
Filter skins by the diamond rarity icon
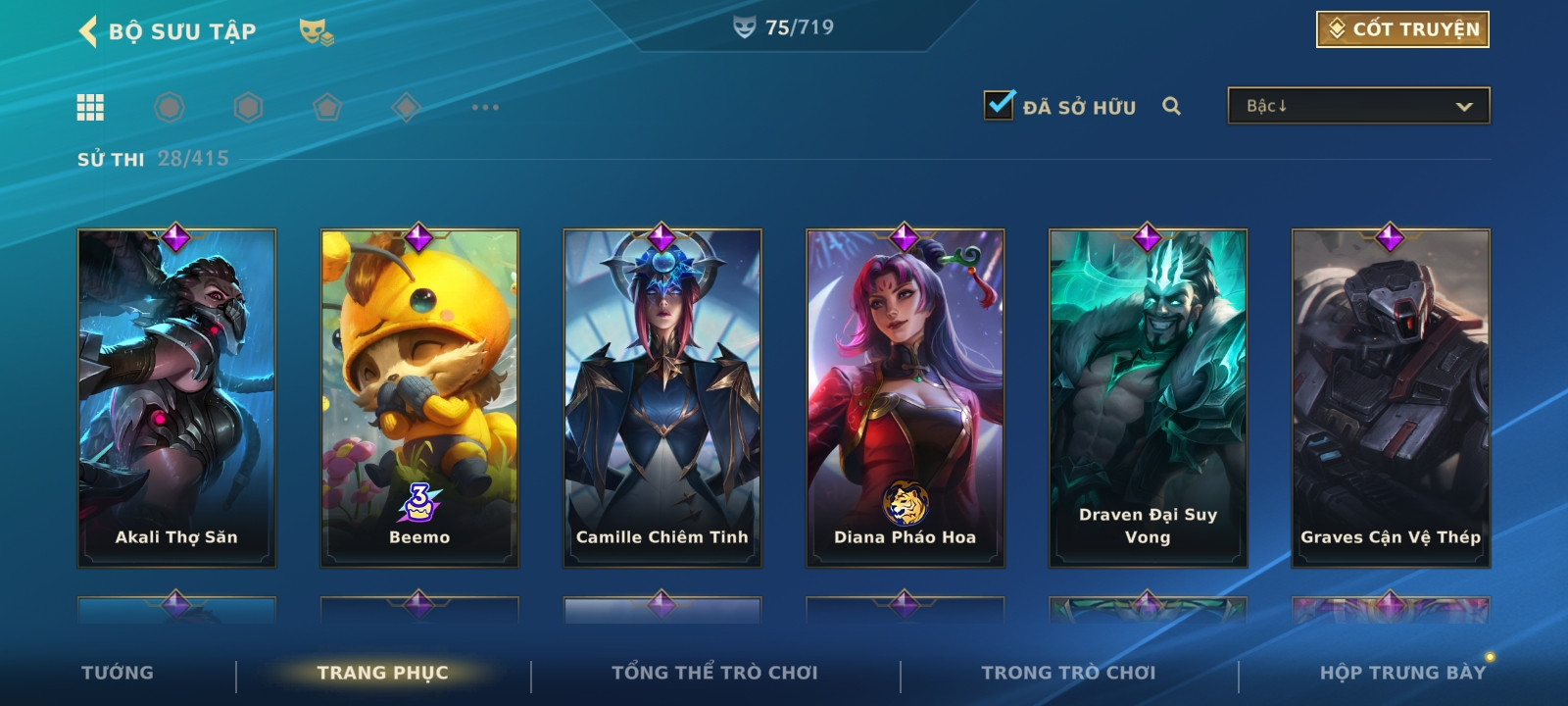click(406, 107)
